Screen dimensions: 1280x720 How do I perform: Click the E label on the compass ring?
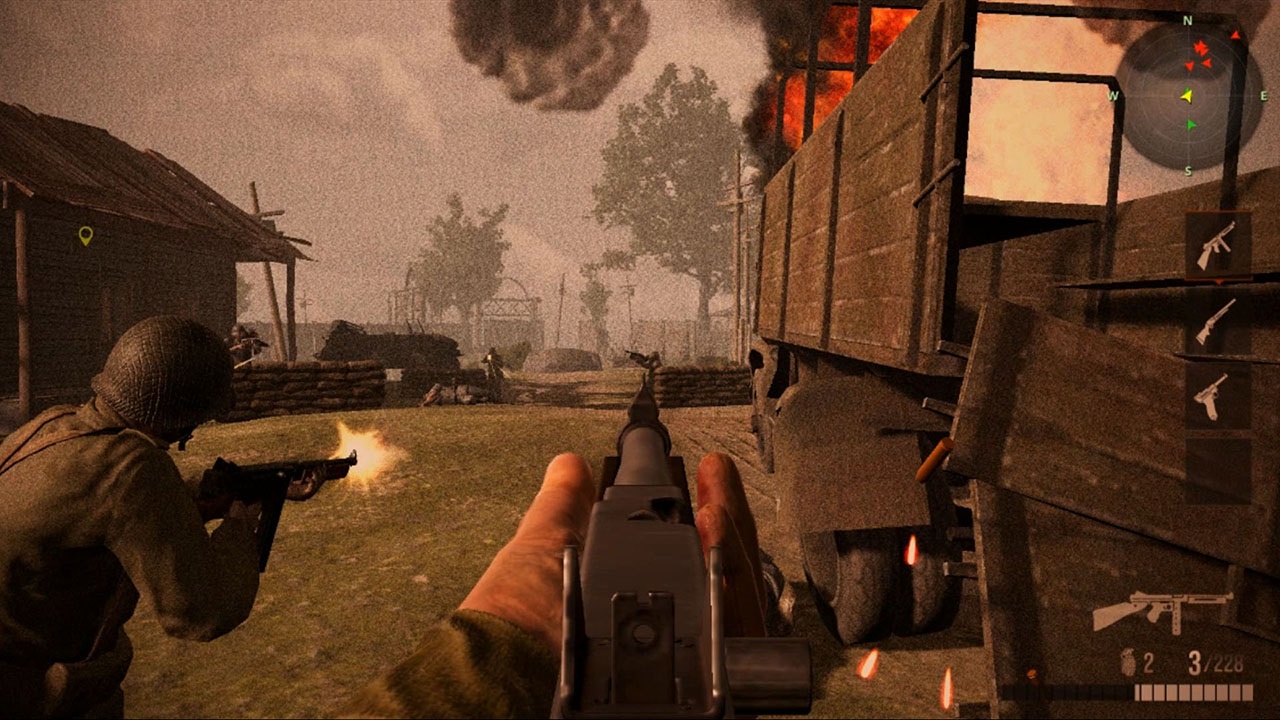(1262, 95)
